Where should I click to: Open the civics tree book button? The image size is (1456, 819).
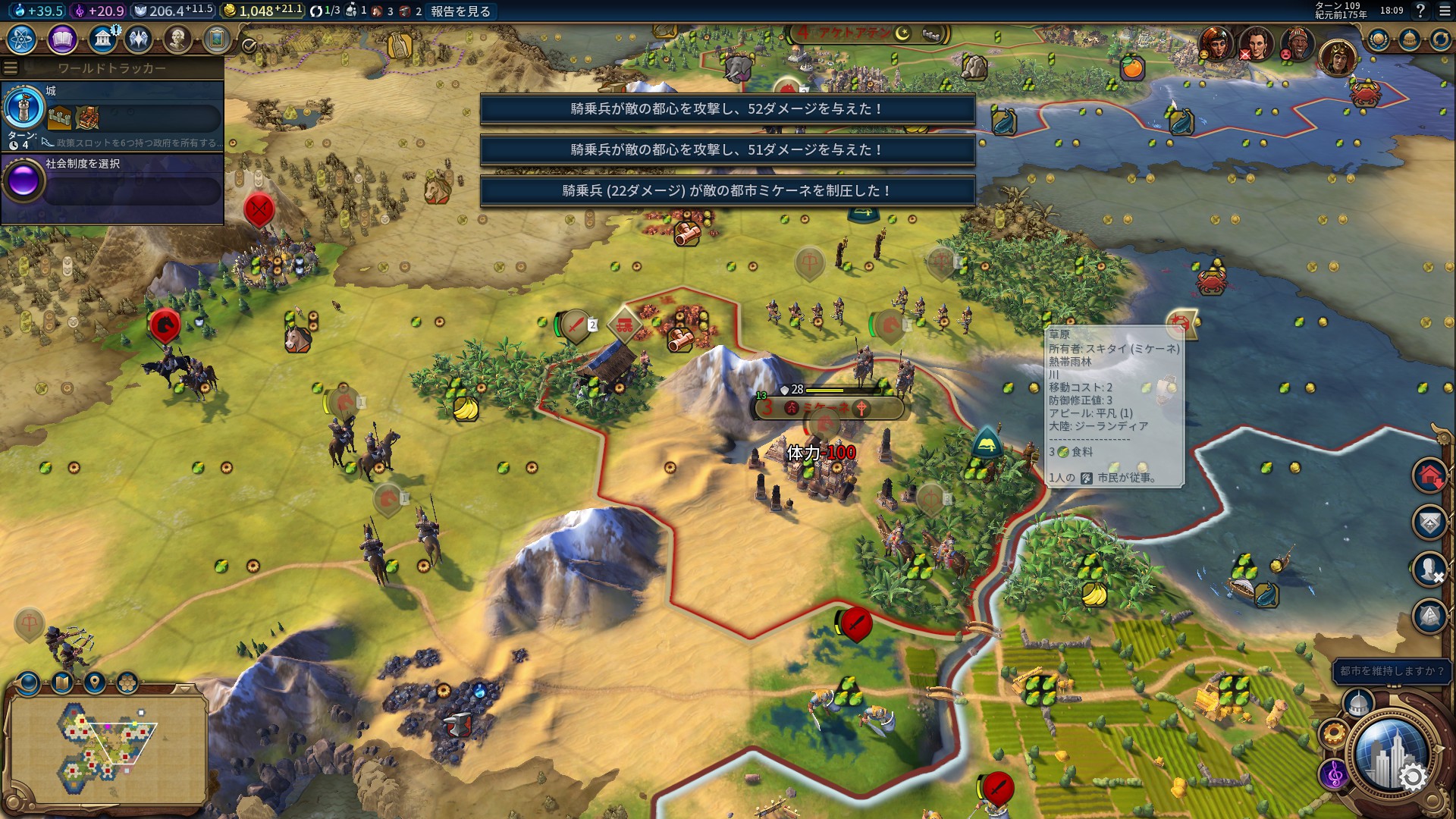coord(61,39)
